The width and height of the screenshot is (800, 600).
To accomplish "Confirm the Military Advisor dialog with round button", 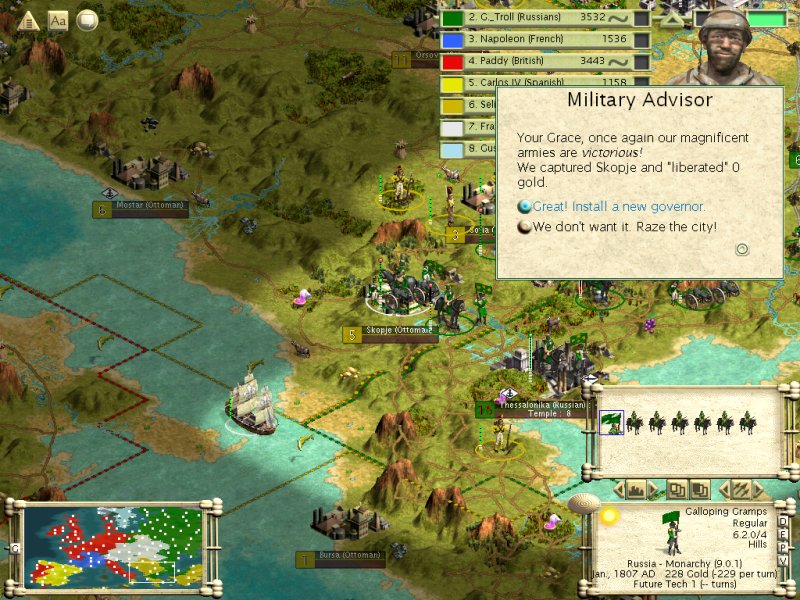I will click(742, 249).
